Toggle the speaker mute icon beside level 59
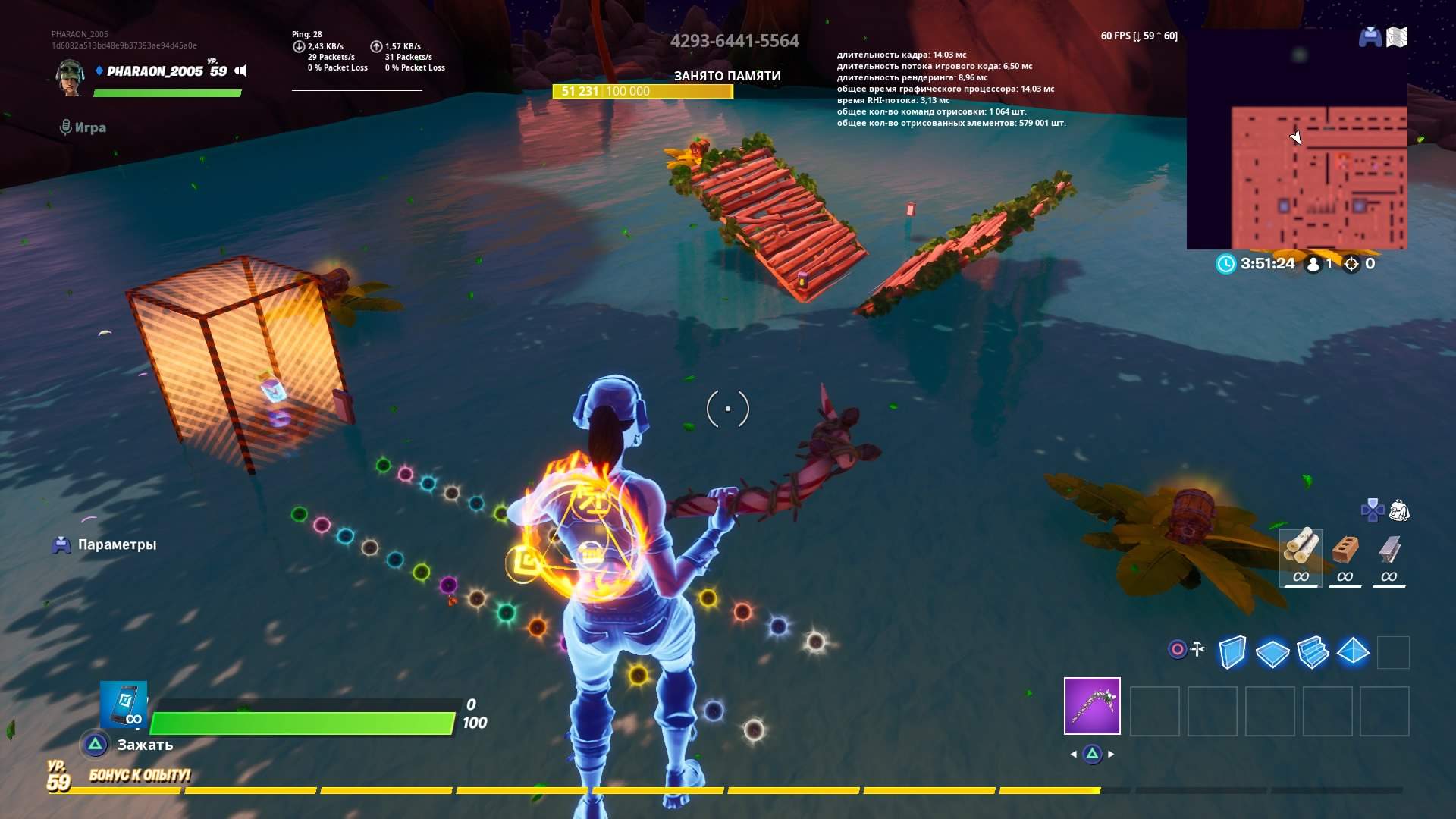Screen dimensions: 1456x819 pos(240,69)
